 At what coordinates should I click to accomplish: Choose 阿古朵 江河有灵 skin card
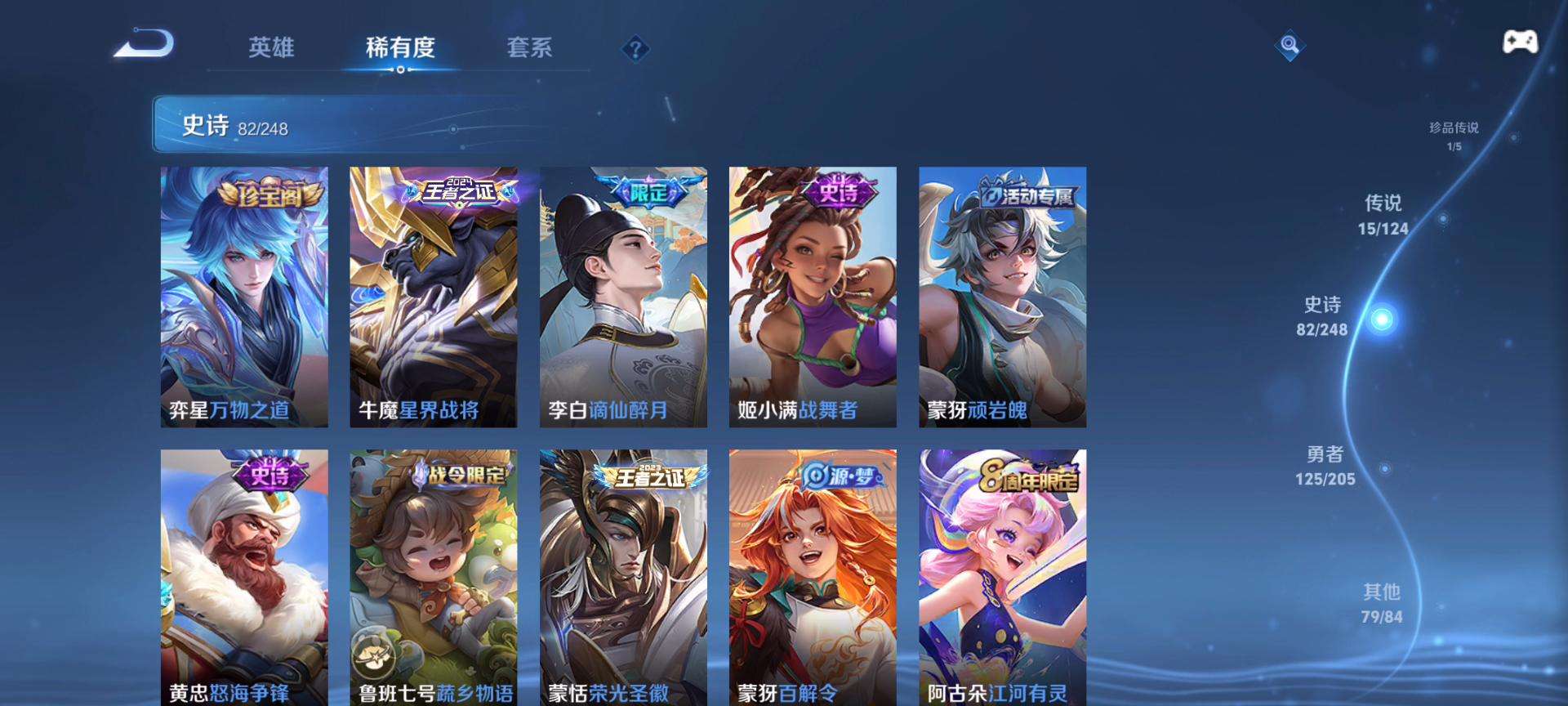point(1002,577)
